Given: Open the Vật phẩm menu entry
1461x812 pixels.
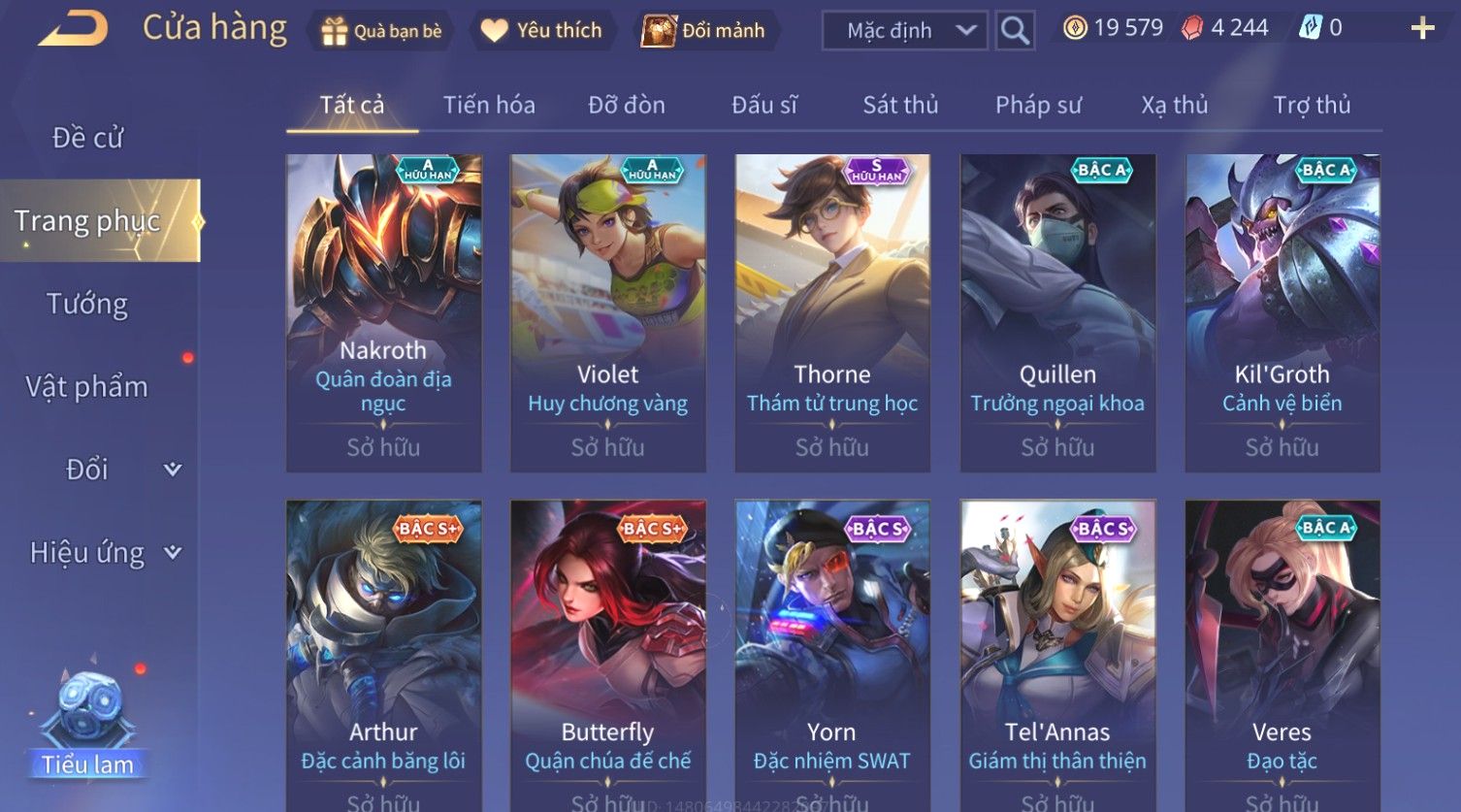Looking at the screenshot, I should (x=87, y=387).
